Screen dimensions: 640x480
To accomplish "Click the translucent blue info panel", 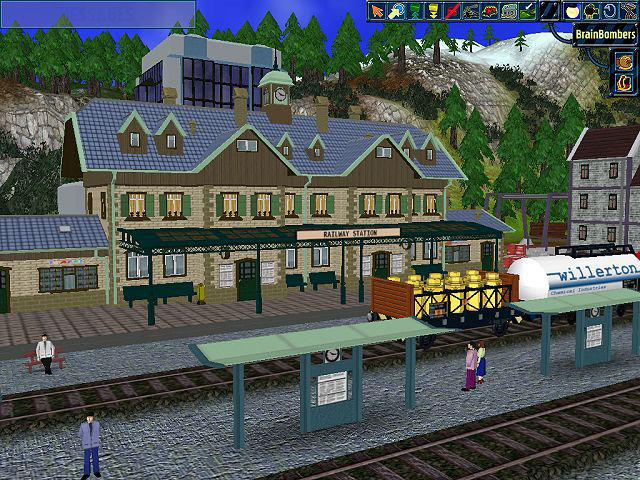I will 97,13.
